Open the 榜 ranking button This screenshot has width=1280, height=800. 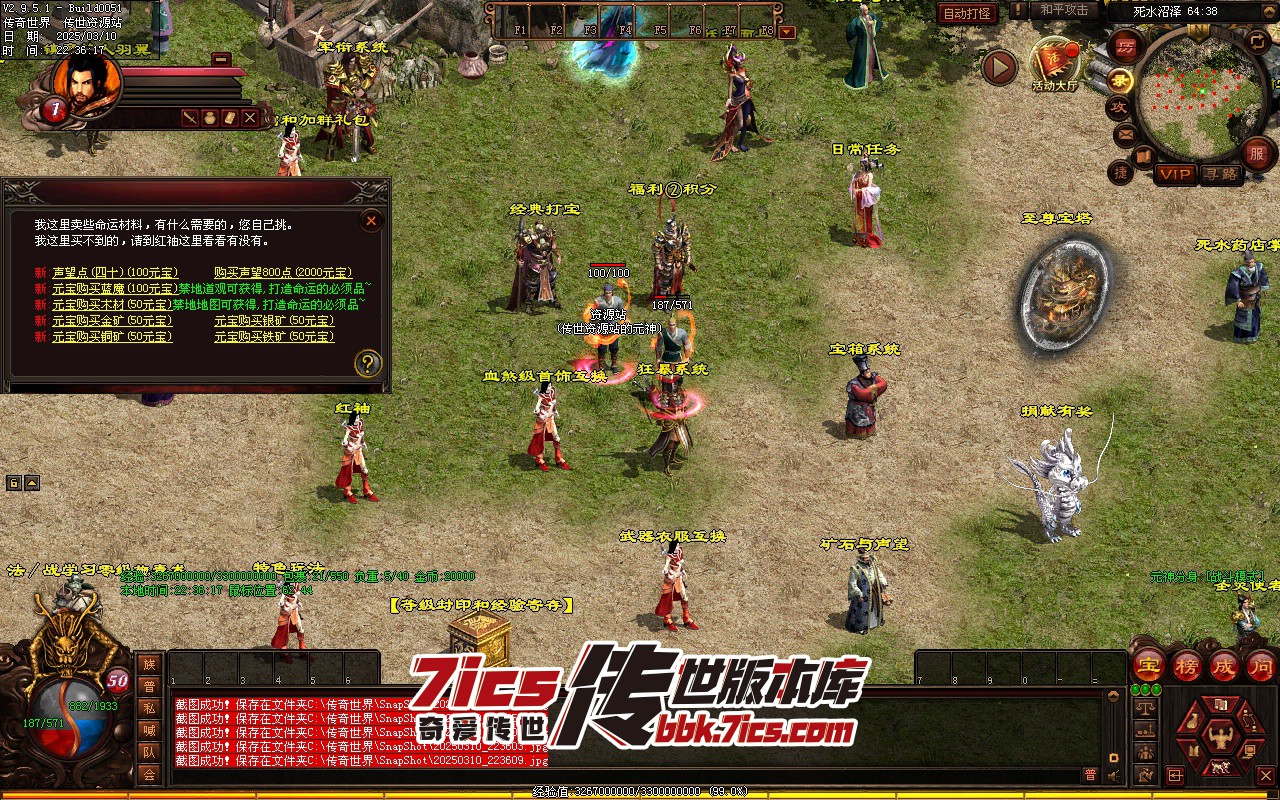click(1186, 665)
